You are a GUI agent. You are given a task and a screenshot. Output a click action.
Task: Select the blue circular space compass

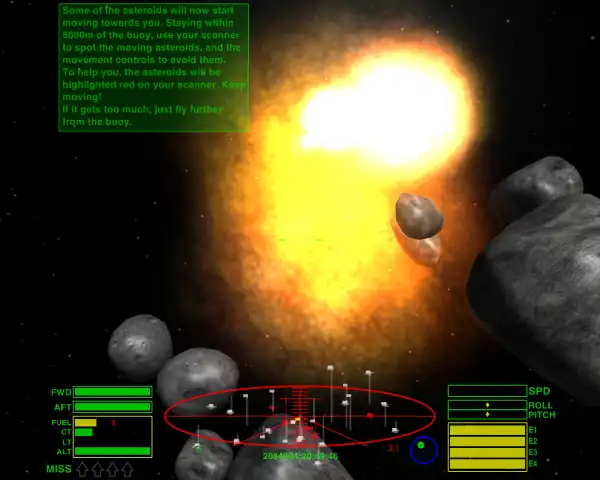(423, 449)
